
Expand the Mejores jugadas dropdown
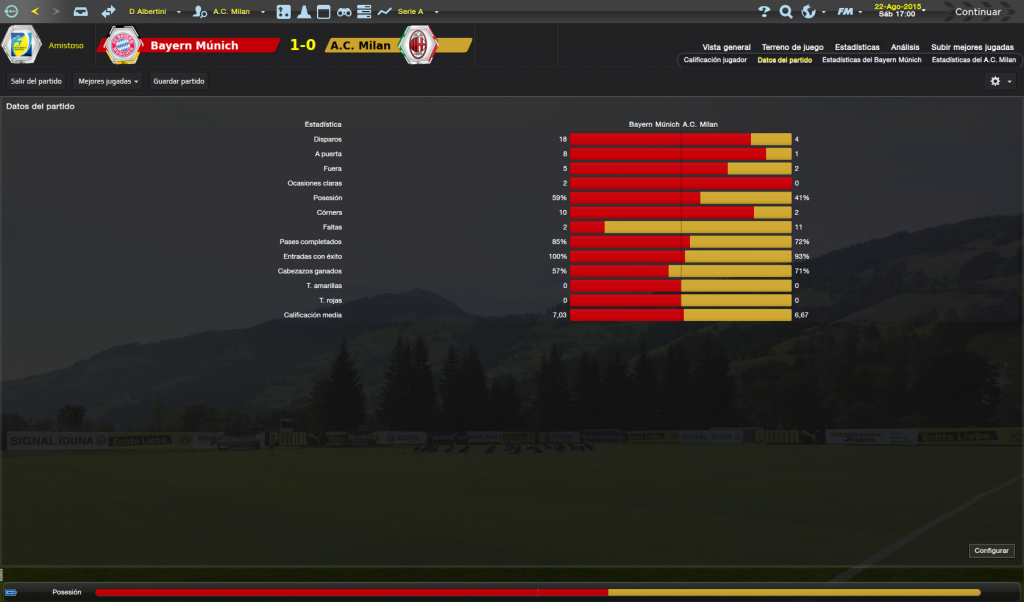tap(108, 81)
